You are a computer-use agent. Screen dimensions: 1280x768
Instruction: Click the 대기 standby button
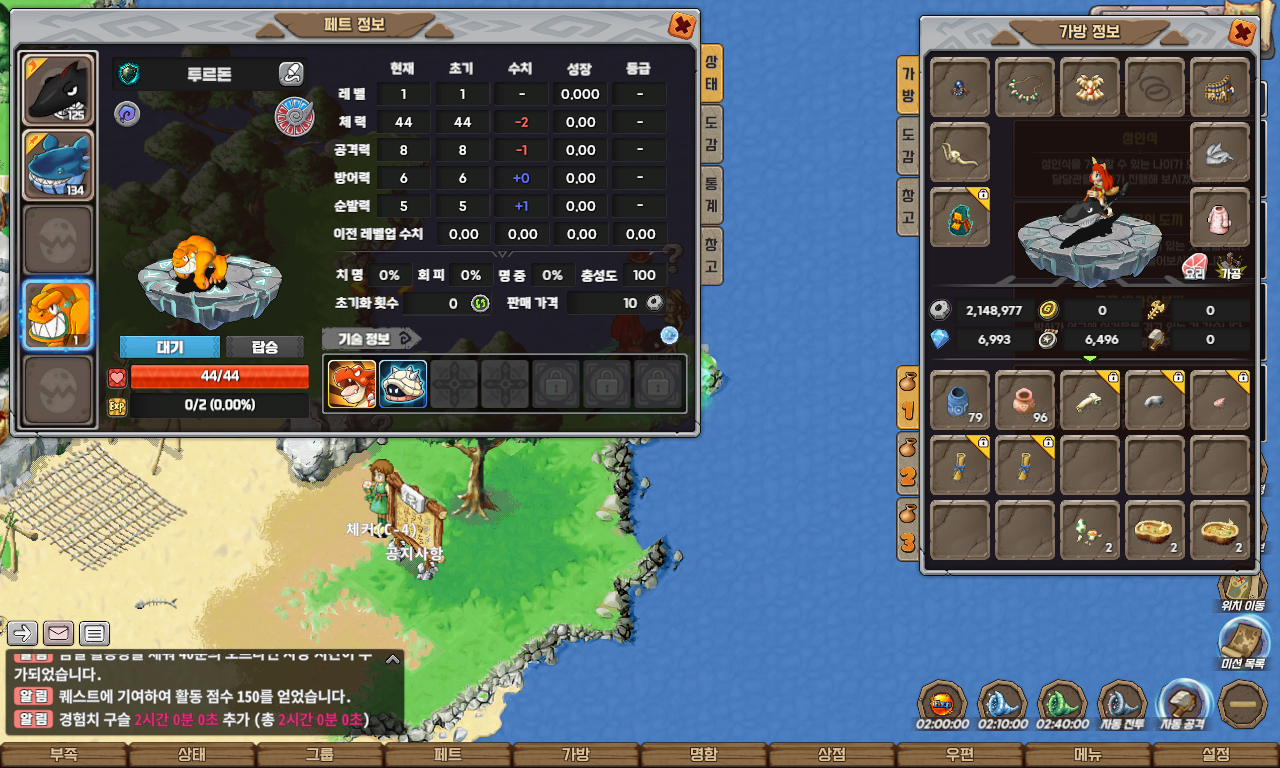click(169, 347)
